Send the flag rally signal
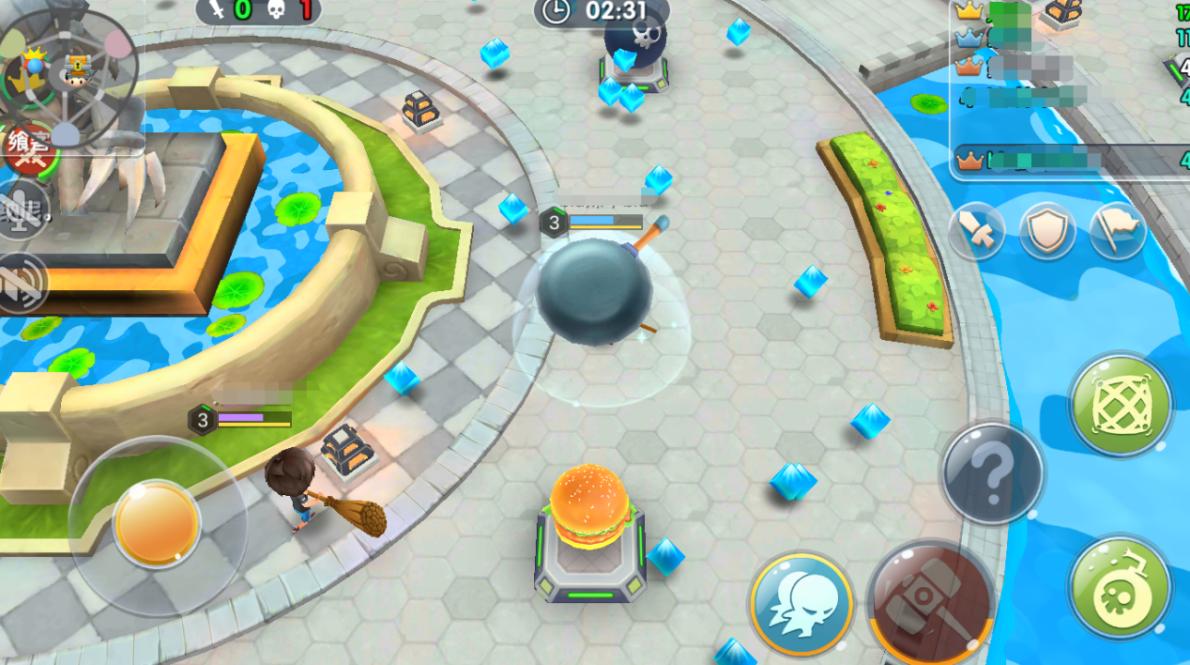The height and width of the screenshot is (665, 1190). pos(1115,232)
